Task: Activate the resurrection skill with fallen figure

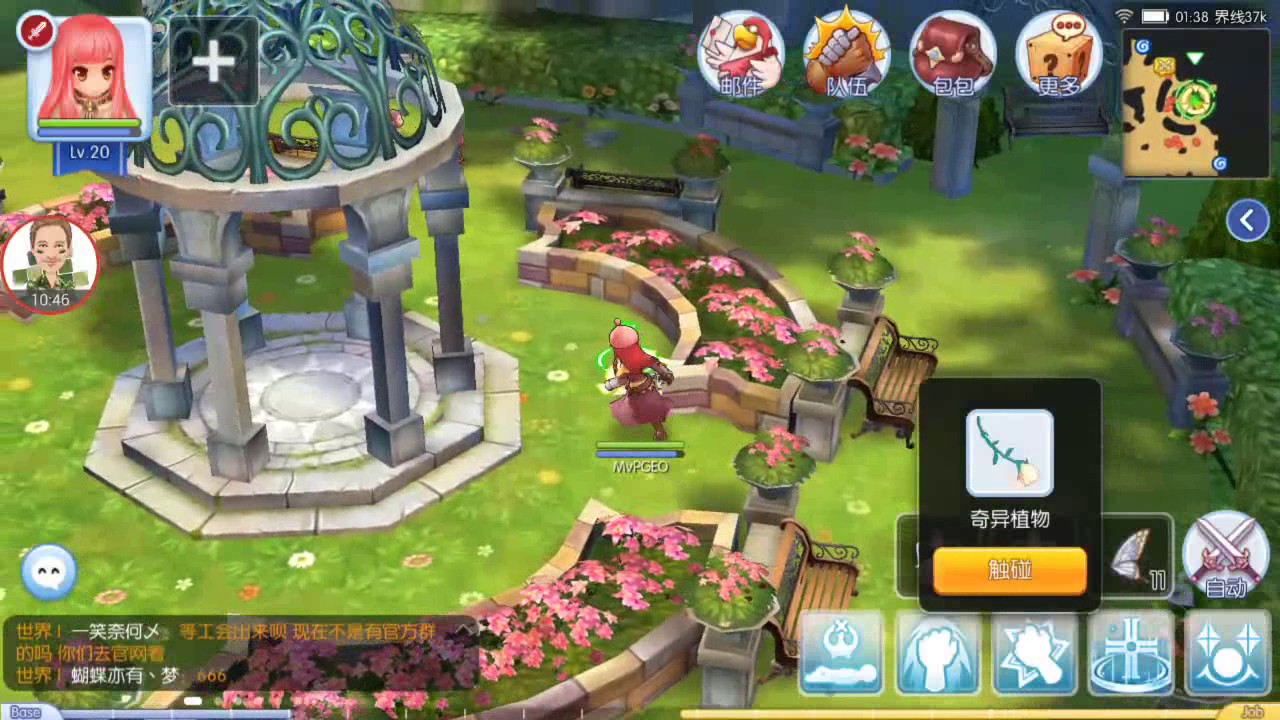Action: click(841, 653)
